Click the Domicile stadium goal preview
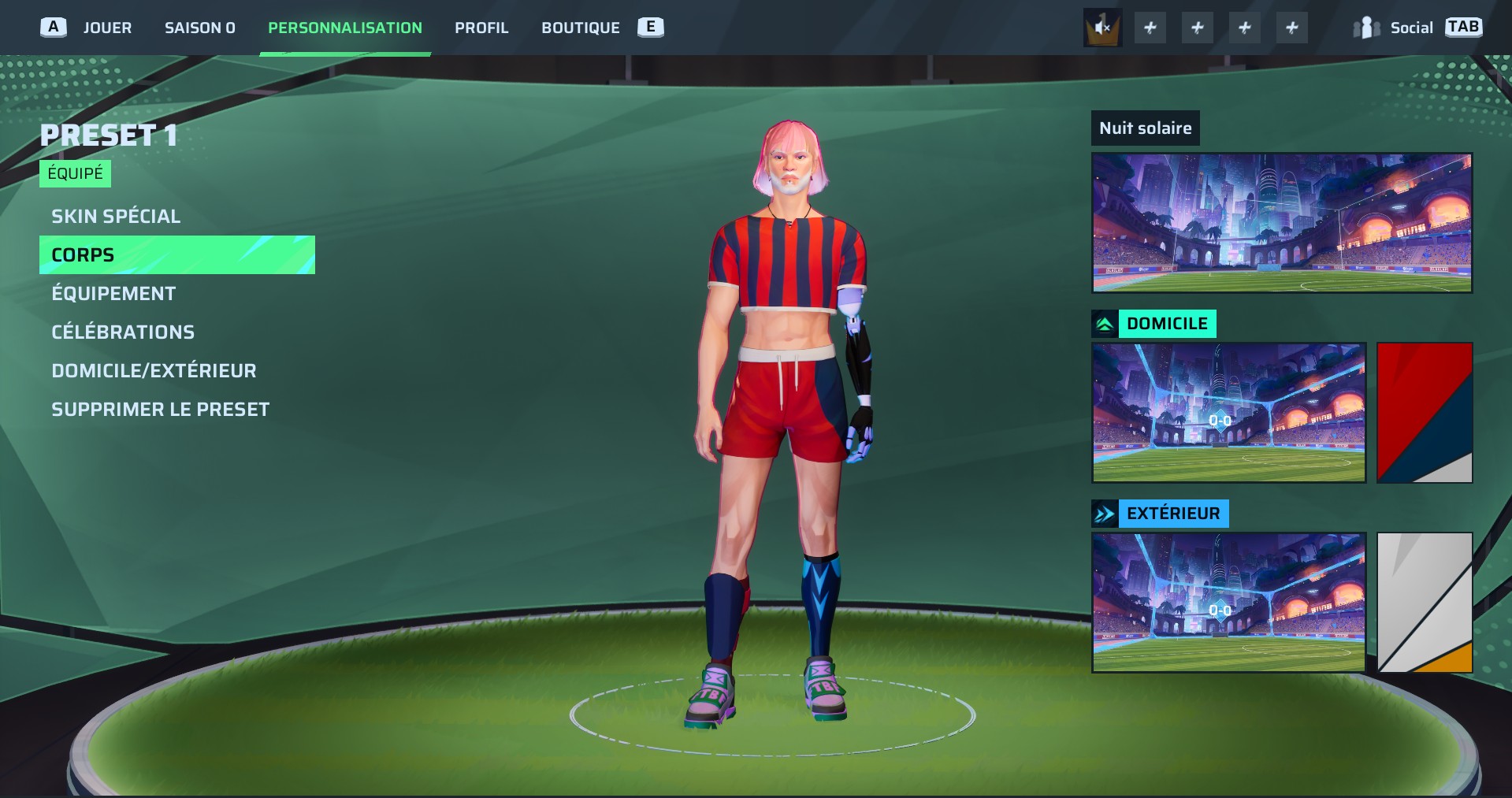1512x798 pixels. 1228,412
